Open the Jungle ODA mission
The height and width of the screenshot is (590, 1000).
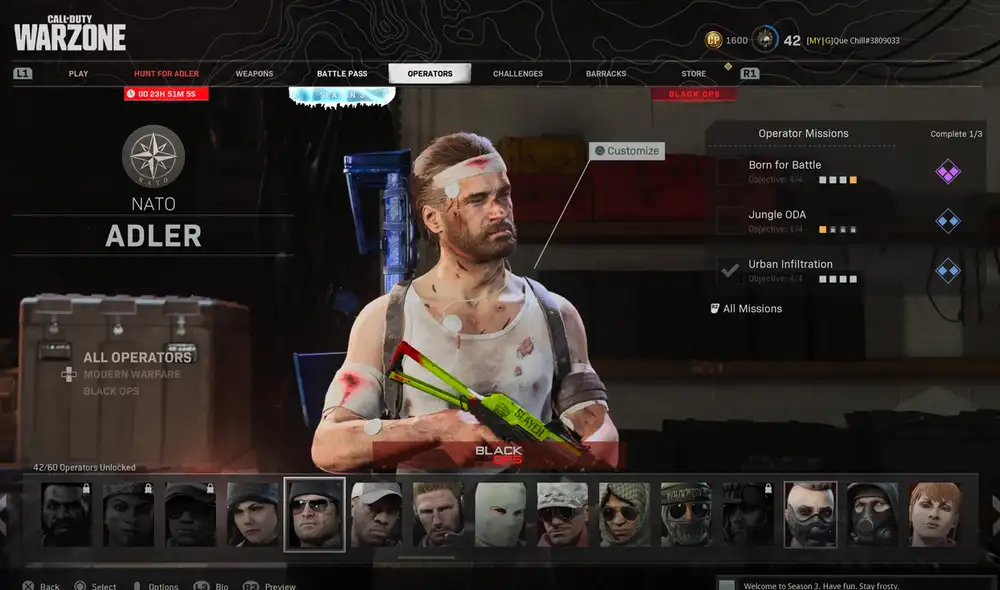(777, 215)
